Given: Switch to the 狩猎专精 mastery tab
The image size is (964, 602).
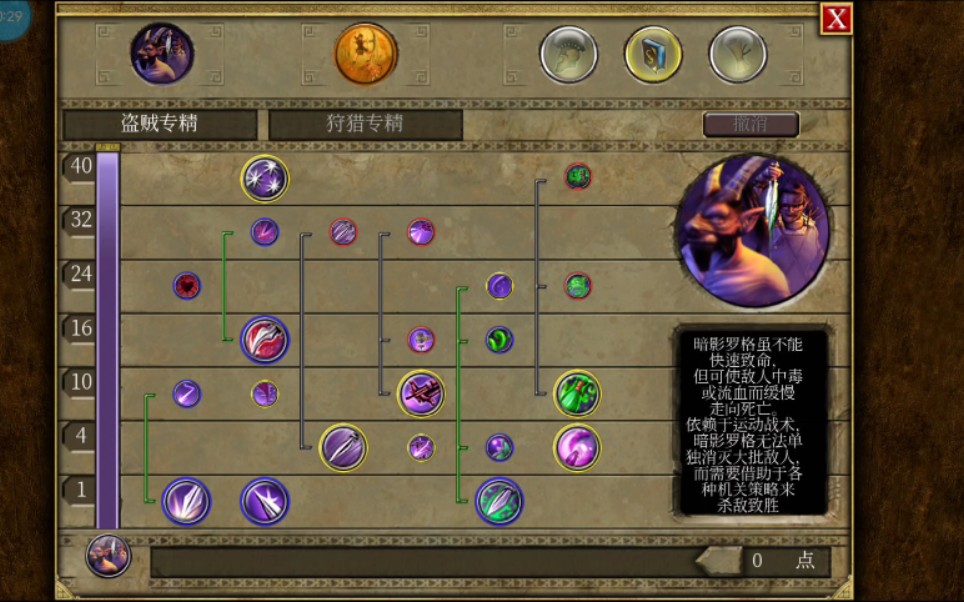Looking at the screenshot, I should 365,124.
